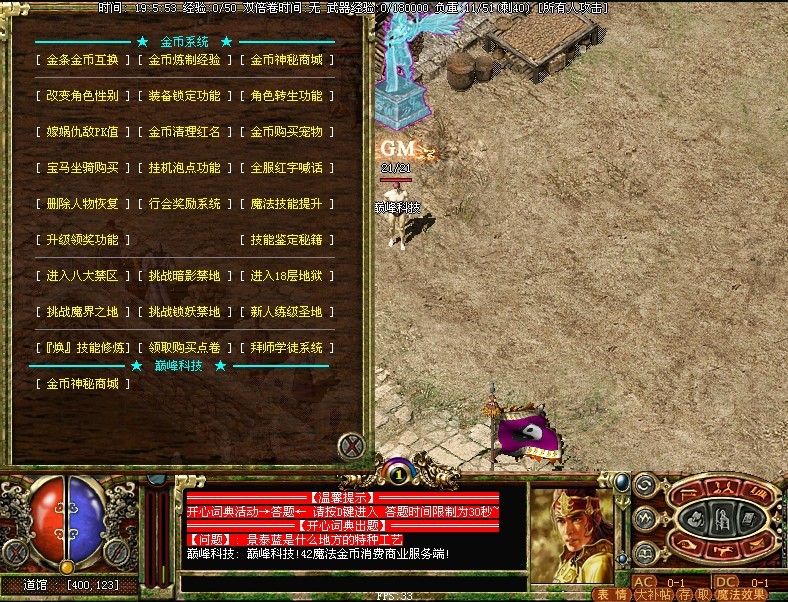Close the NPC dialog with X button
Screen dimensions: 788x602
351,445
